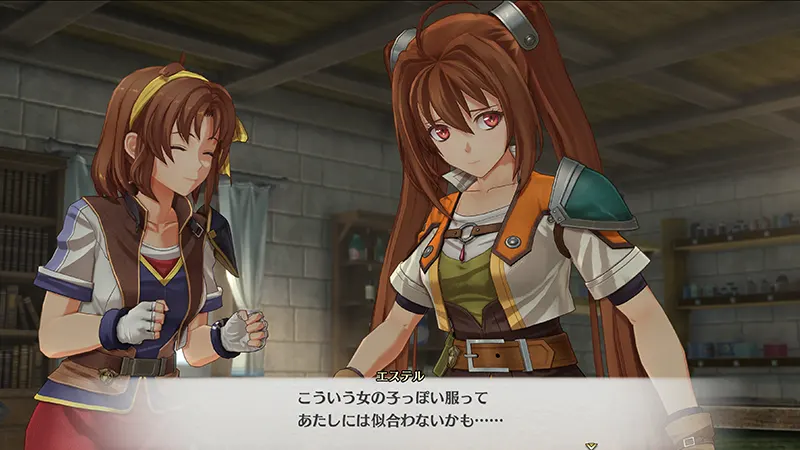Click the yellow continue arrow in dialogue box
Viewport: 800px width, 450px height.
coord(591,443)
